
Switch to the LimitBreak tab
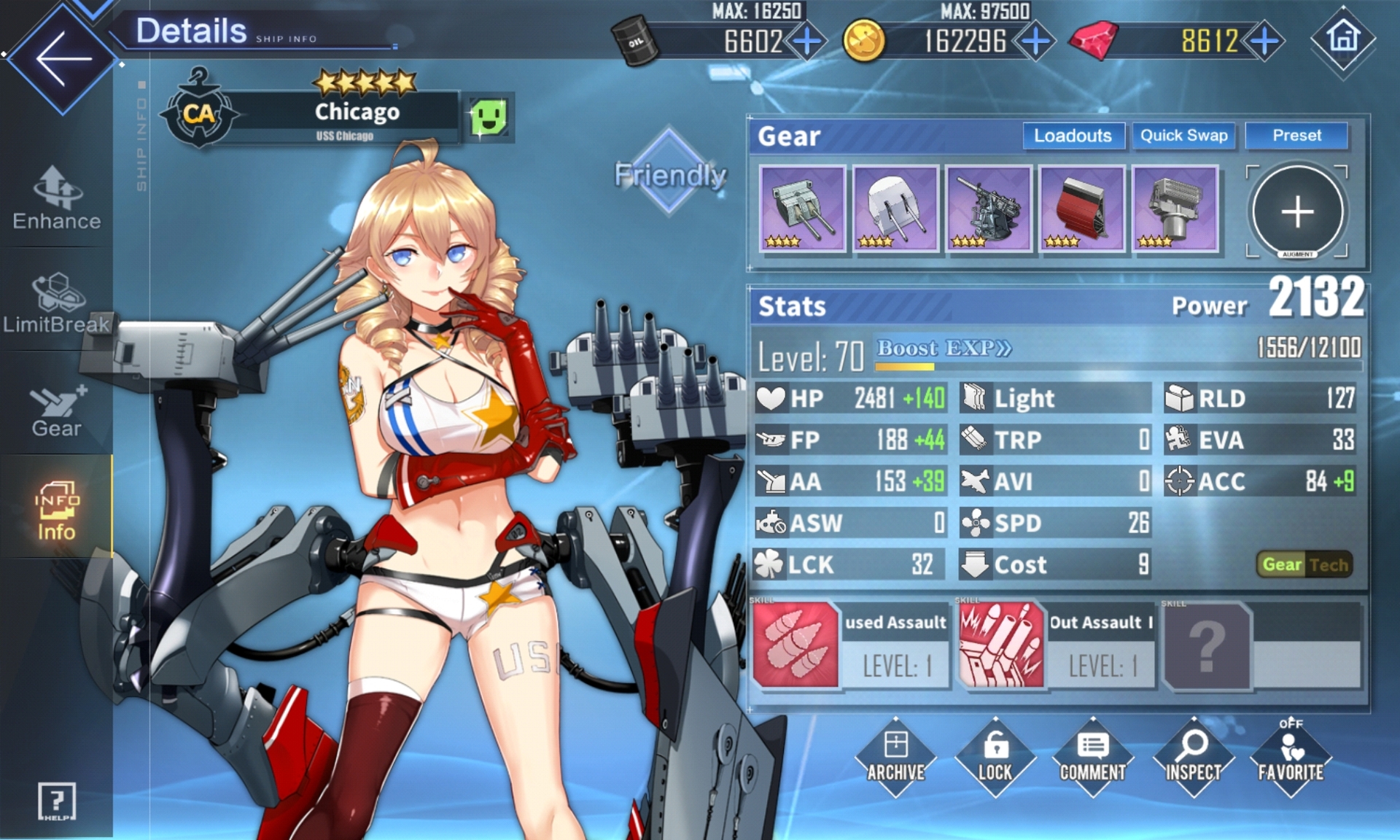pyautogui.click(x=57, y=303)
